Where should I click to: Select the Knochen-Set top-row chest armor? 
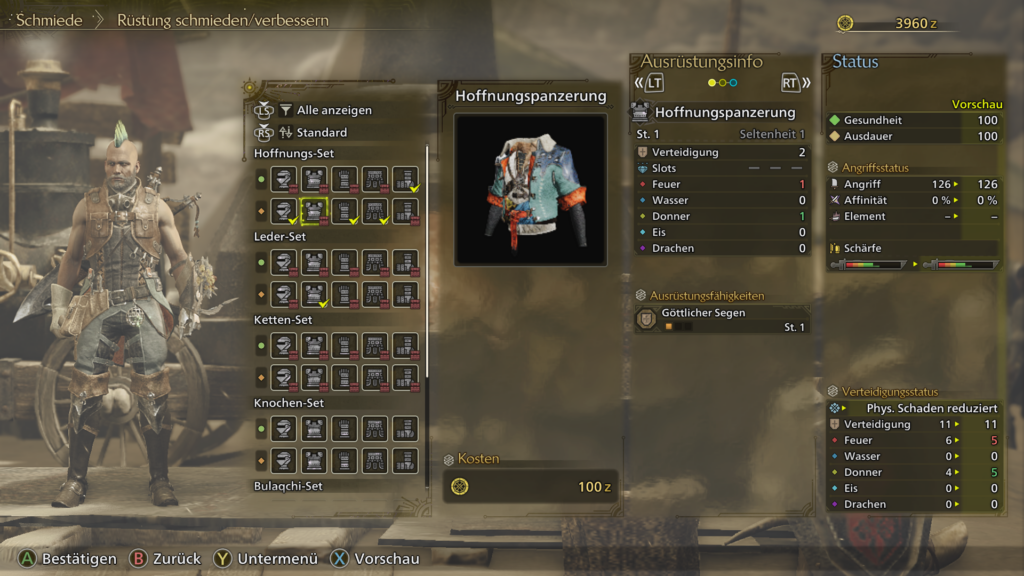click(x=315, y=429)
